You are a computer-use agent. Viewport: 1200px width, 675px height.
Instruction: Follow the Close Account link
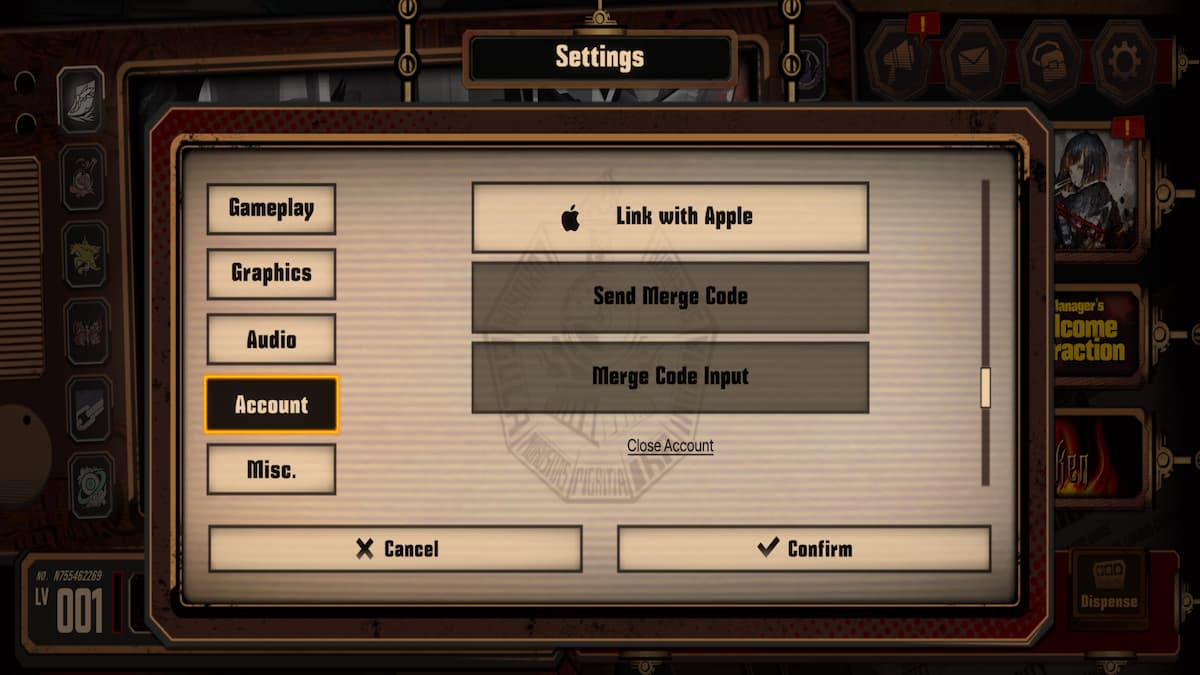point(670,446)
